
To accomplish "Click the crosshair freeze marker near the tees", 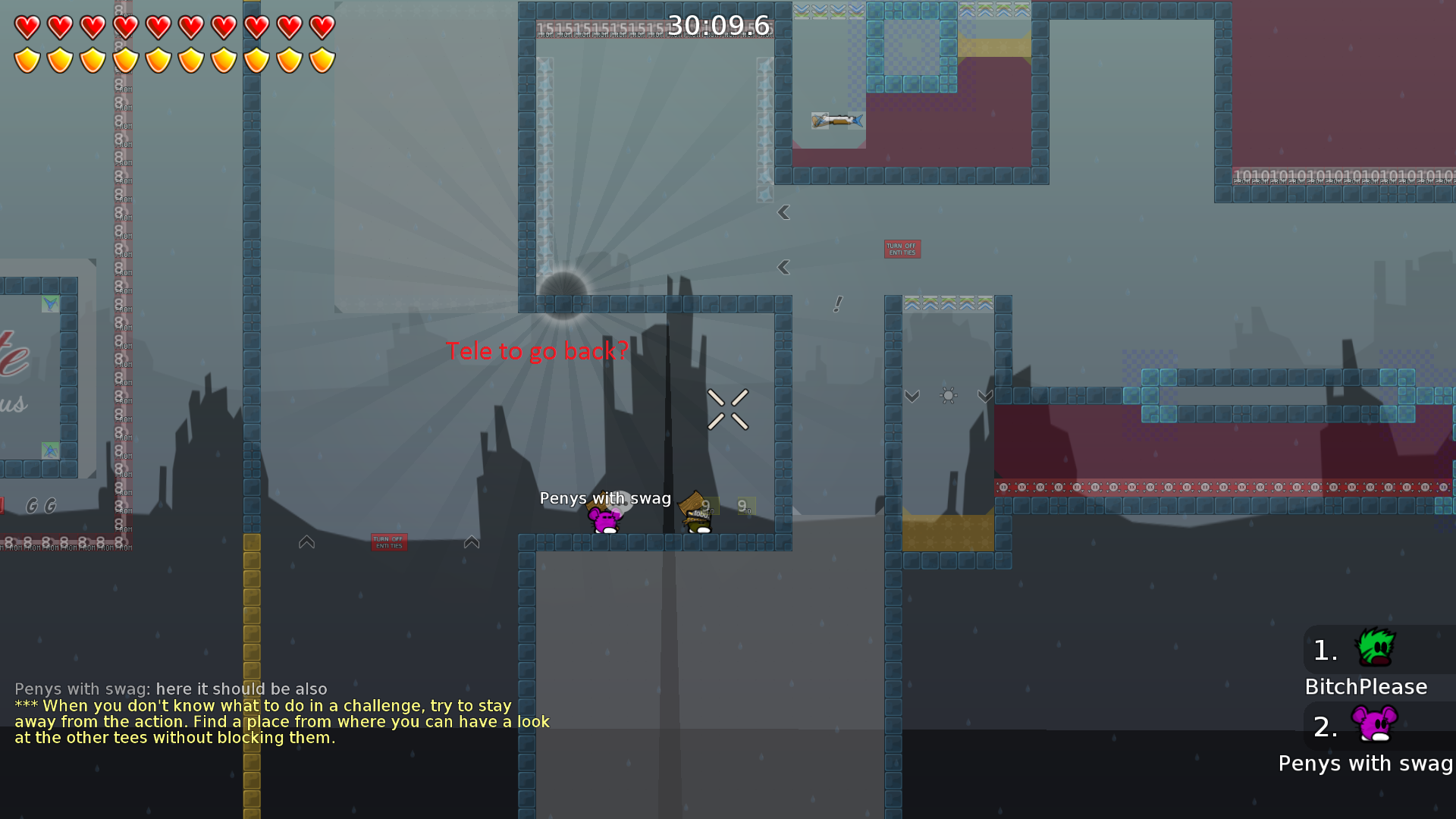I will [x=727, y=407].
